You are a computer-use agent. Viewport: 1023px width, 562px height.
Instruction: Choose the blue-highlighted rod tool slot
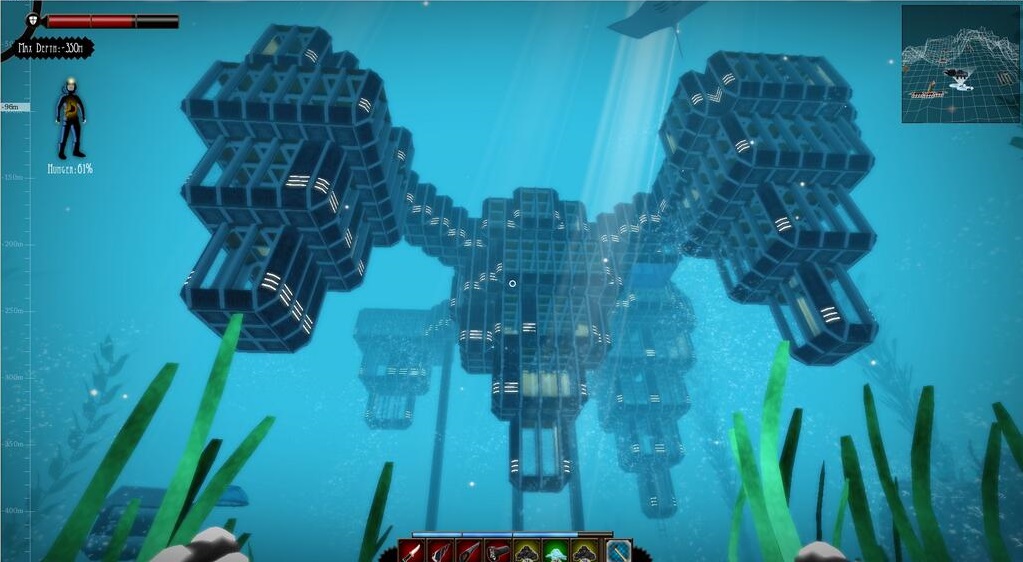(618, 551)
